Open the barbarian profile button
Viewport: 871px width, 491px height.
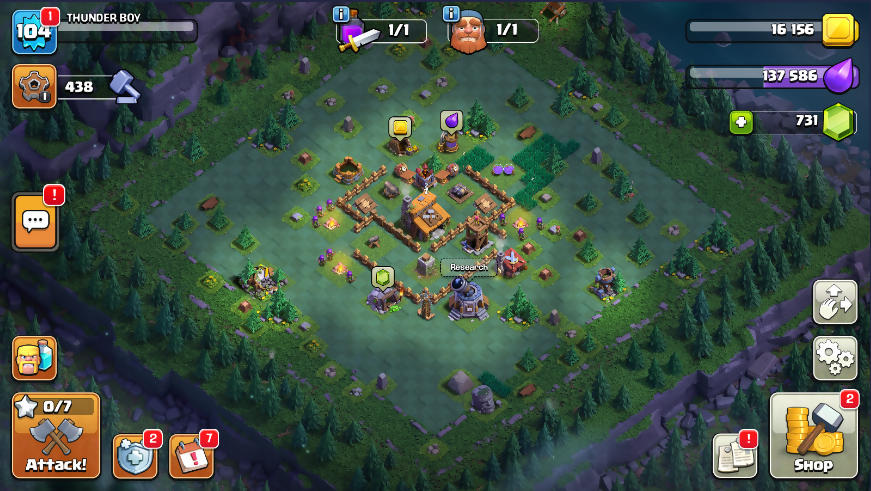pos(34,358)
